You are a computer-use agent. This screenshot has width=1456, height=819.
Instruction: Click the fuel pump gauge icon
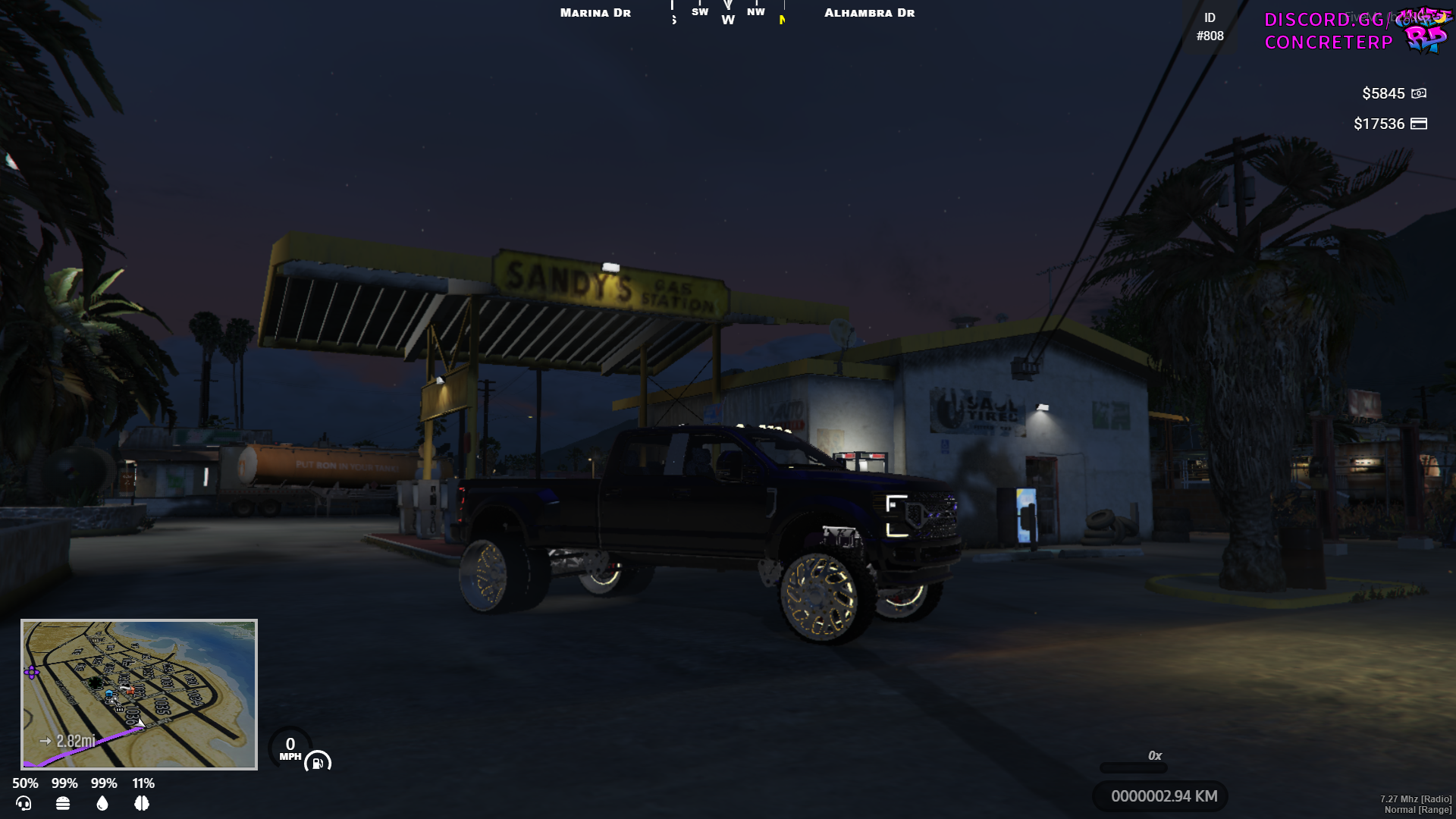point(318,762)
